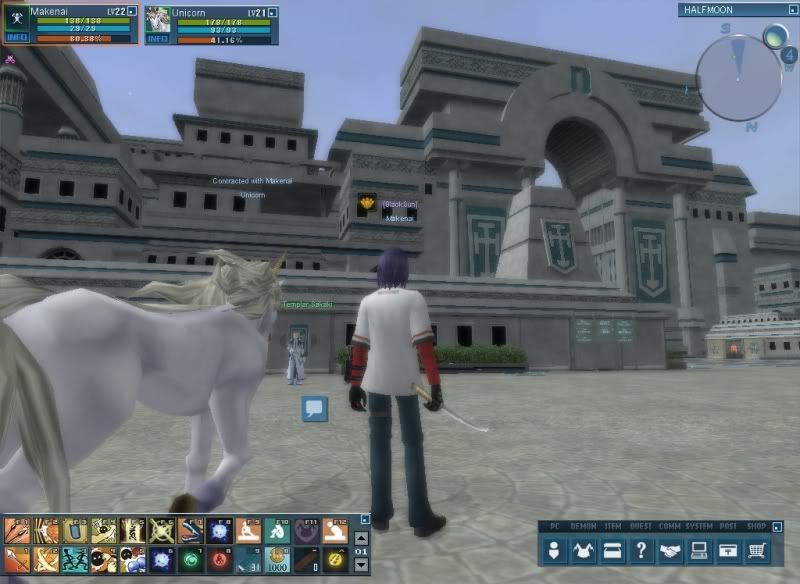The image size is (800, 584).
Task: Click the INFO button under Makenai's portrait
Action: (17, 38)
